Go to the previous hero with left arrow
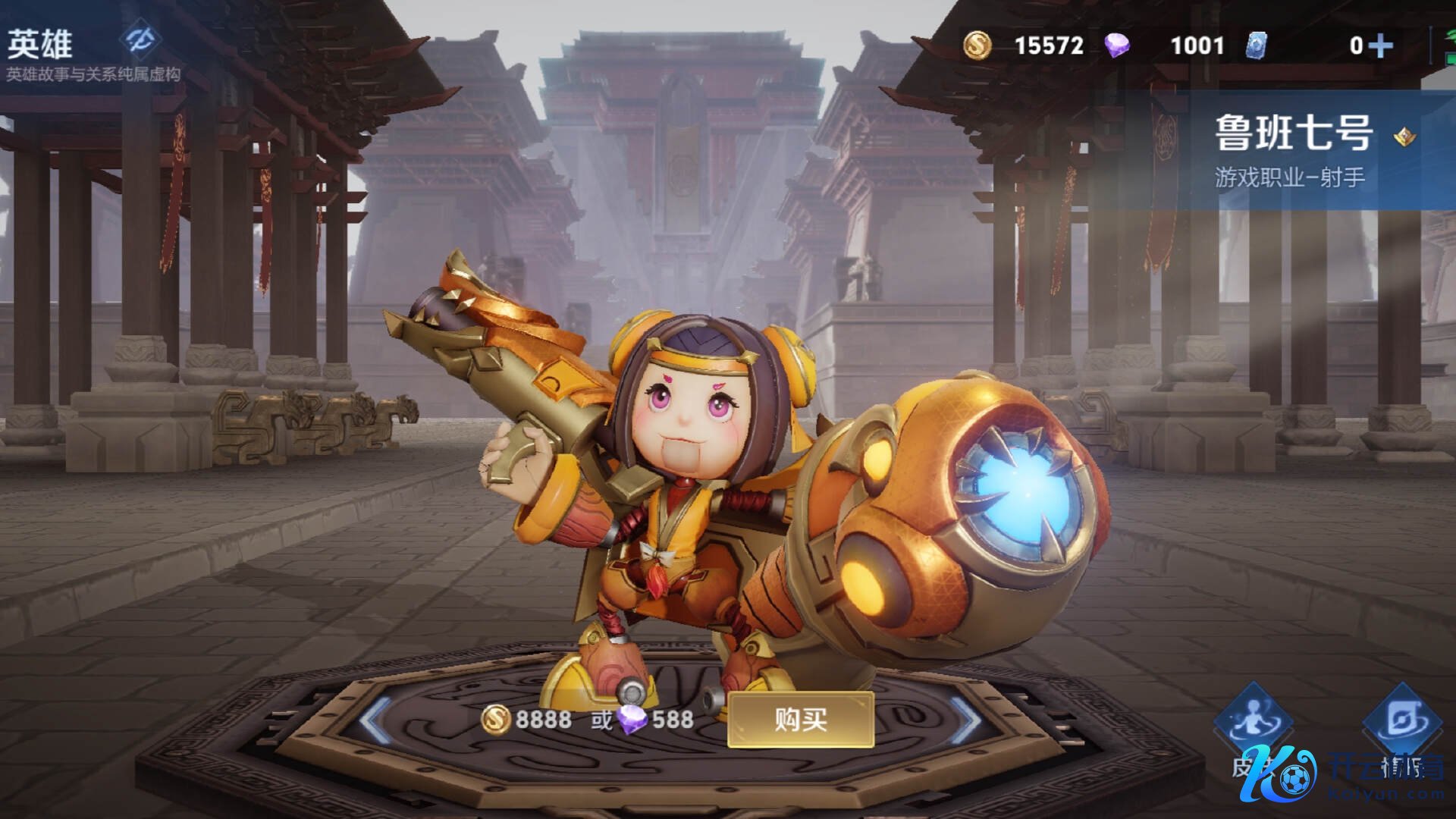The image size is (1456, 819). (x=377, y=719)
